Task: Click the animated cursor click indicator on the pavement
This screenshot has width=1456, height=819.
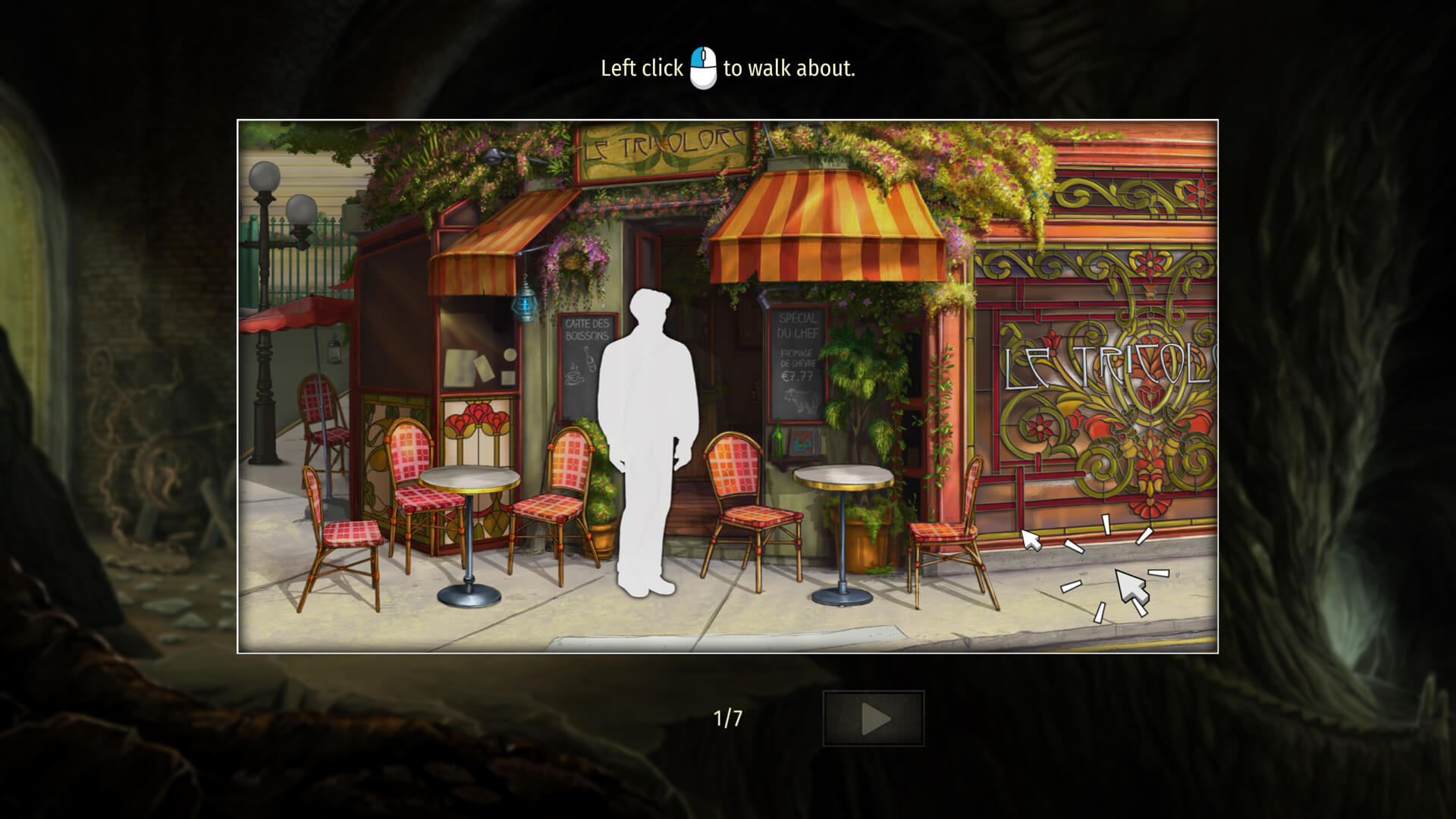Action: coord(1129,584)
